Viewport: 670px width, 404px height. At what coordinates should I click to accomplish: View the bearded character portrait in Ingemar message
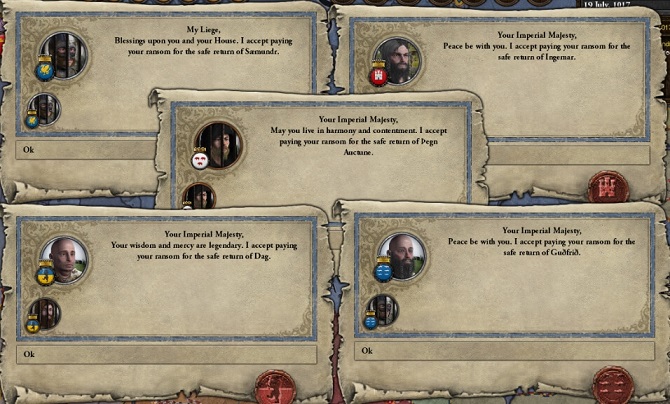click(x=398, y=61)
